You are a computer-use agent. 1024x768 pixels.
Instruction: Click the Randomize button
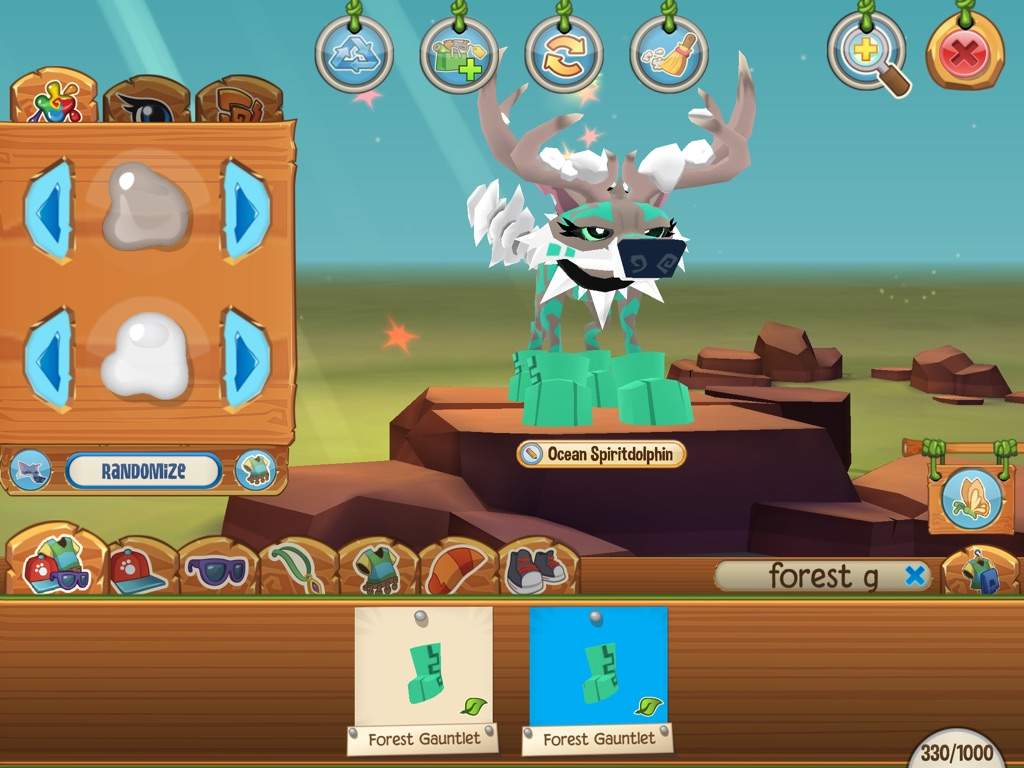coord(144,471)
